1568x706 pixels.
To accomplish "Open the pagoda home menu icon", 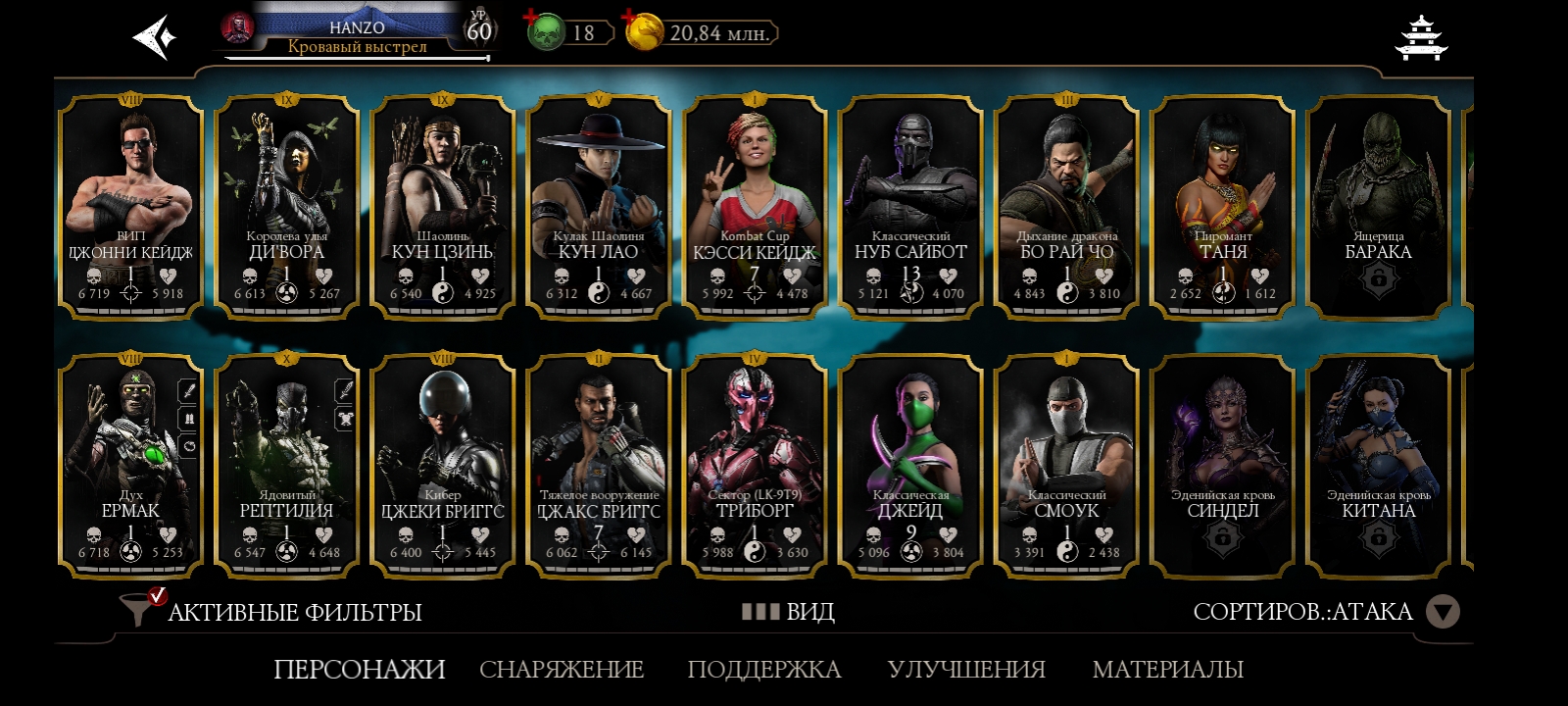I will click(1420, 37).
